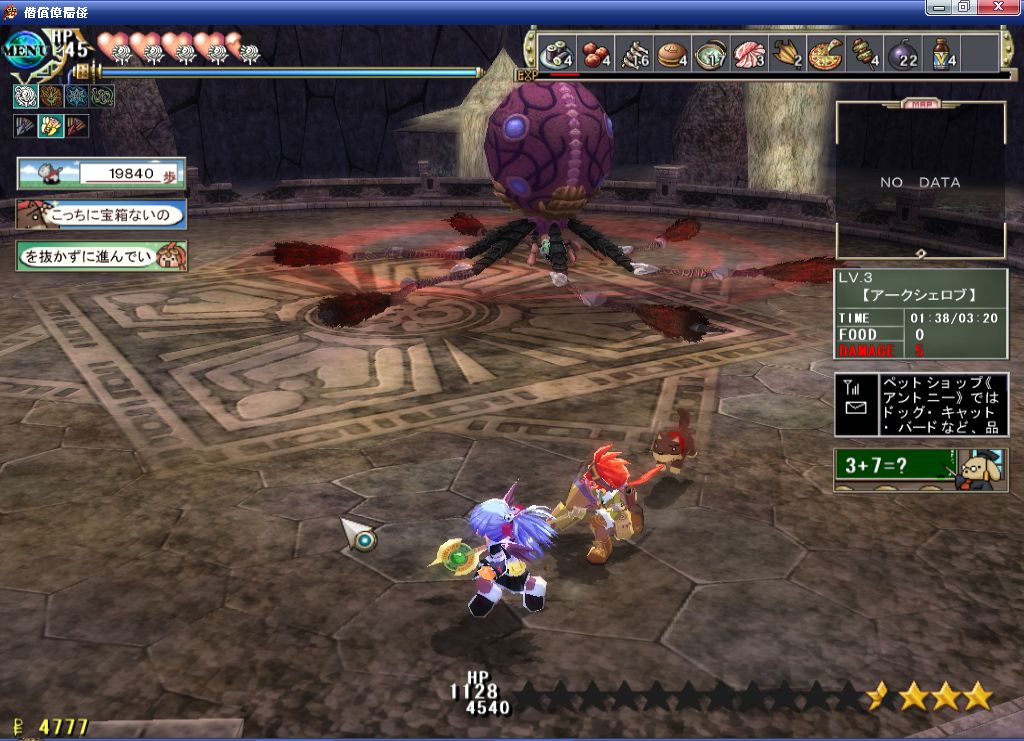
Task: Use the energy drink bottle item
Action: pyautogui.click(x=941, y=53)
